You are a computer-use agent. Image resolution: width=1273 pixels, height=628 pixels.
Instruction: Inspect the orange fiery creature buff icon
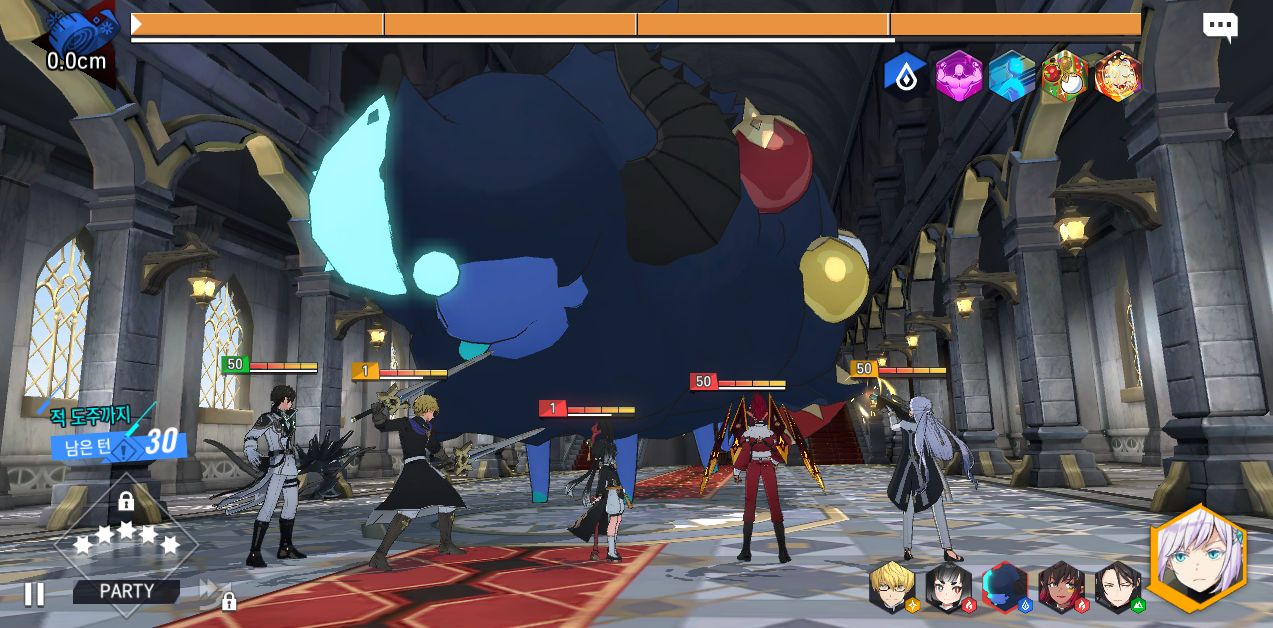[x=1117, y=75]
